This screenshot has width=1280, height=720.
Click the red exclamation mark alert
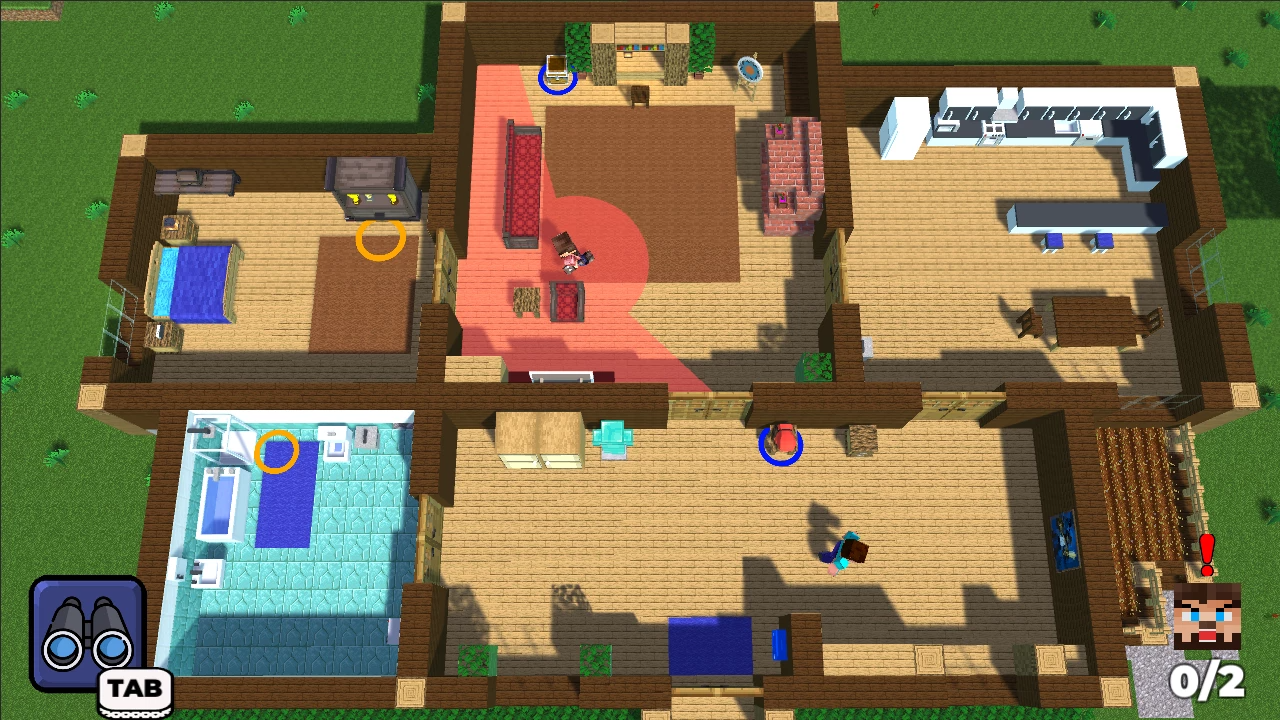(1205, 550)
